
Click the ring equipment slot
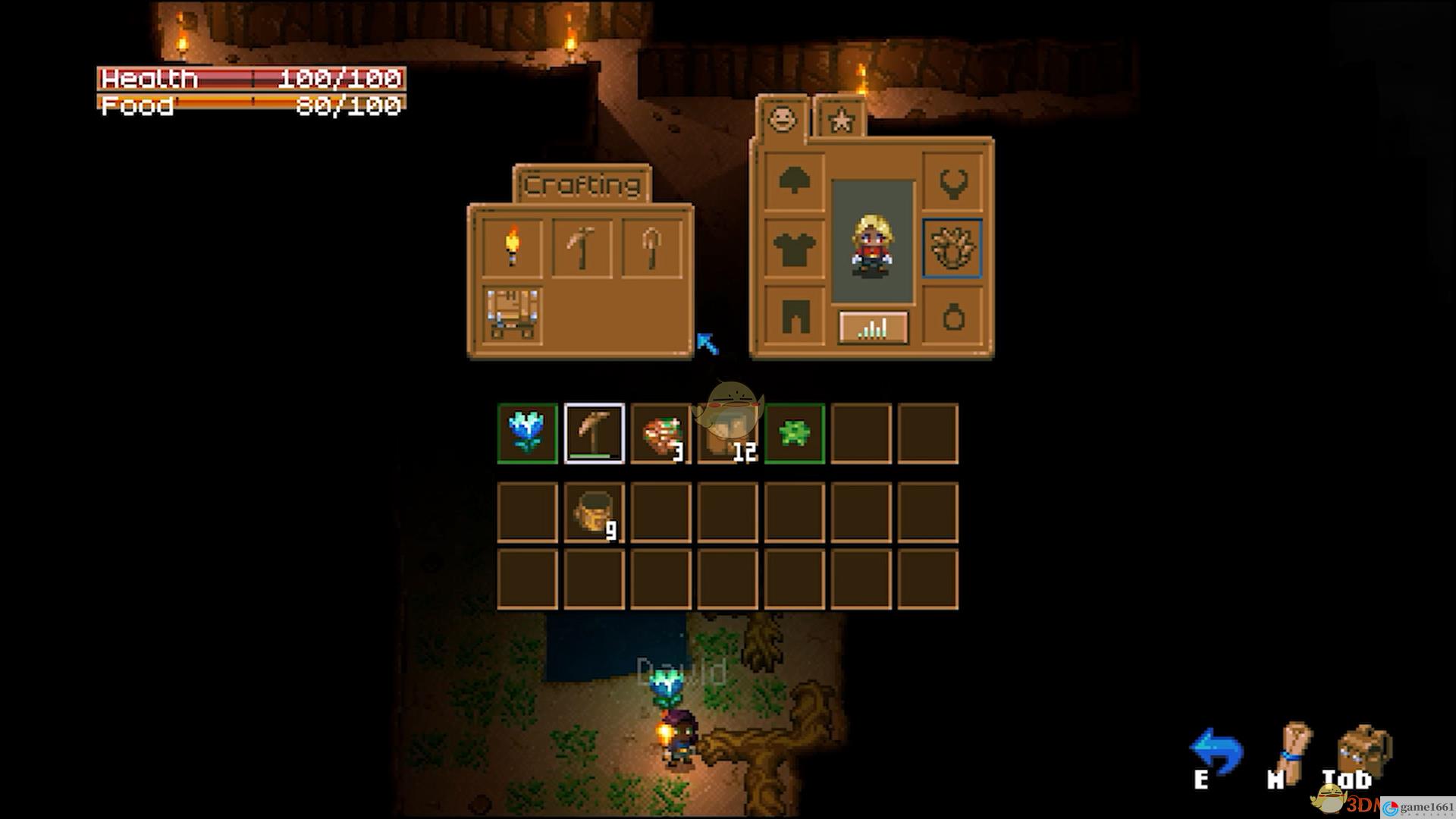(x=952, y=316)
